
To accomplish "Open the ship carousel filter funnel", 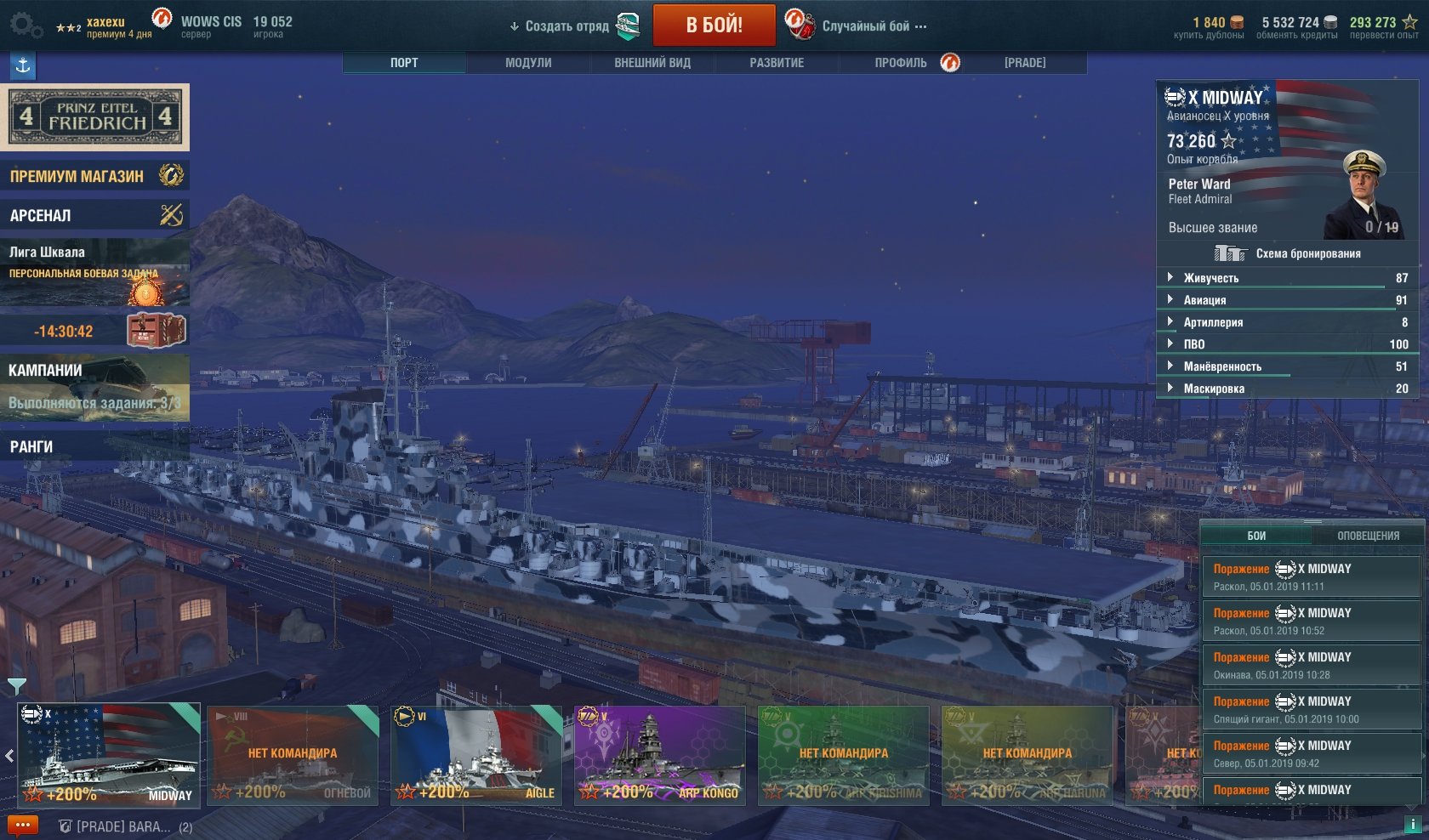I will pos(16,685).
